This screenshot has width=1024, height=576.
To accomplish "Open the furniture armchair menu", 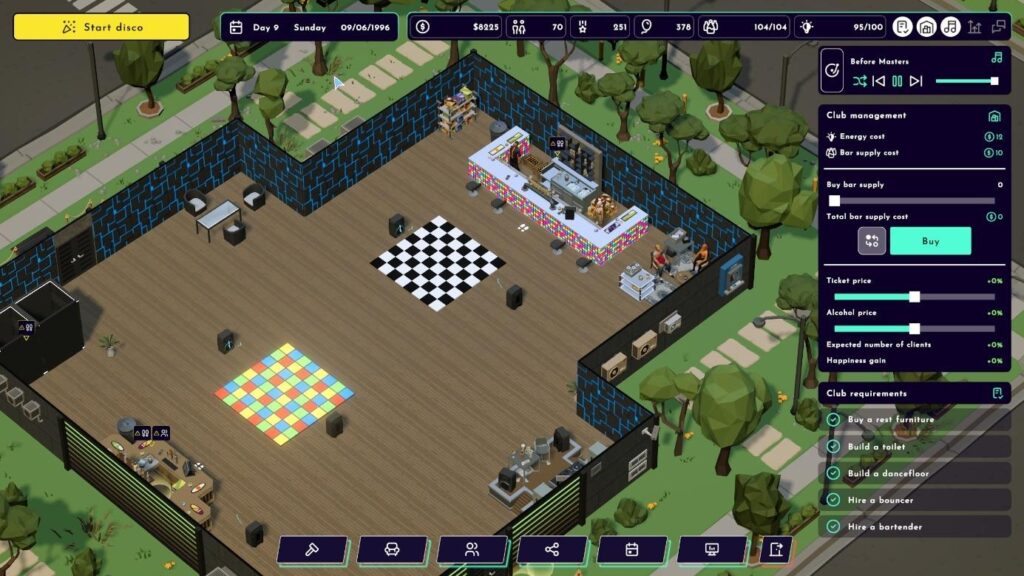I will [x=392, y=549].
